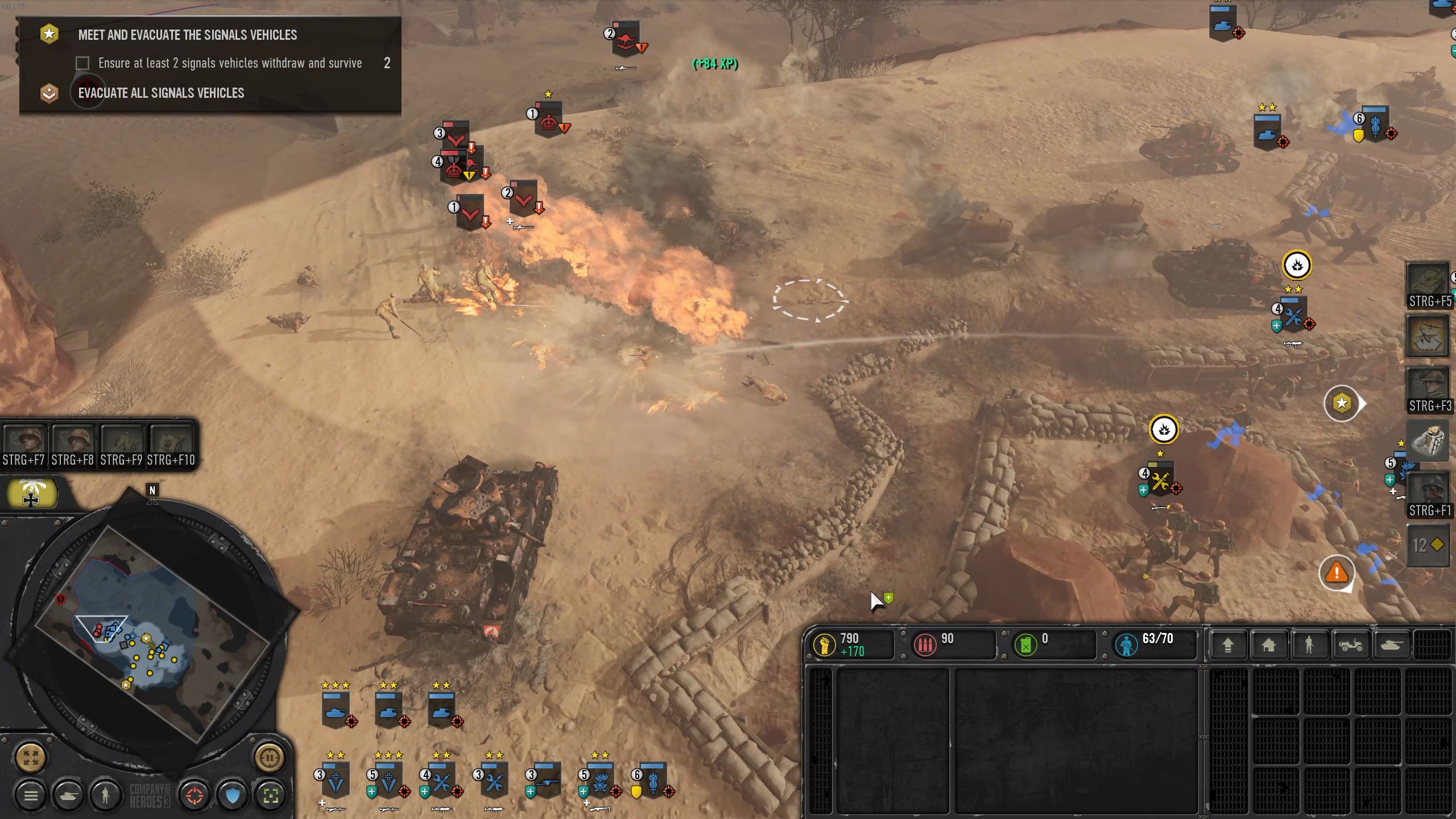Select the flaming grenade squad badge numbered 6
The width and height of the screenshot is (1456, 819).
coord(652,780)
